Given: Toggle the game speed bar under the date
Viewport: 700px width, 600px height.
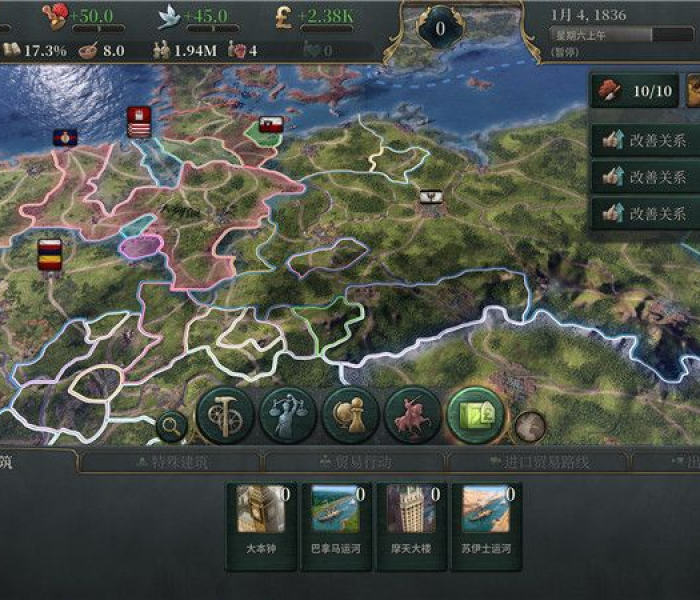Looking at the screenshot, I should (x=616, y=35).
